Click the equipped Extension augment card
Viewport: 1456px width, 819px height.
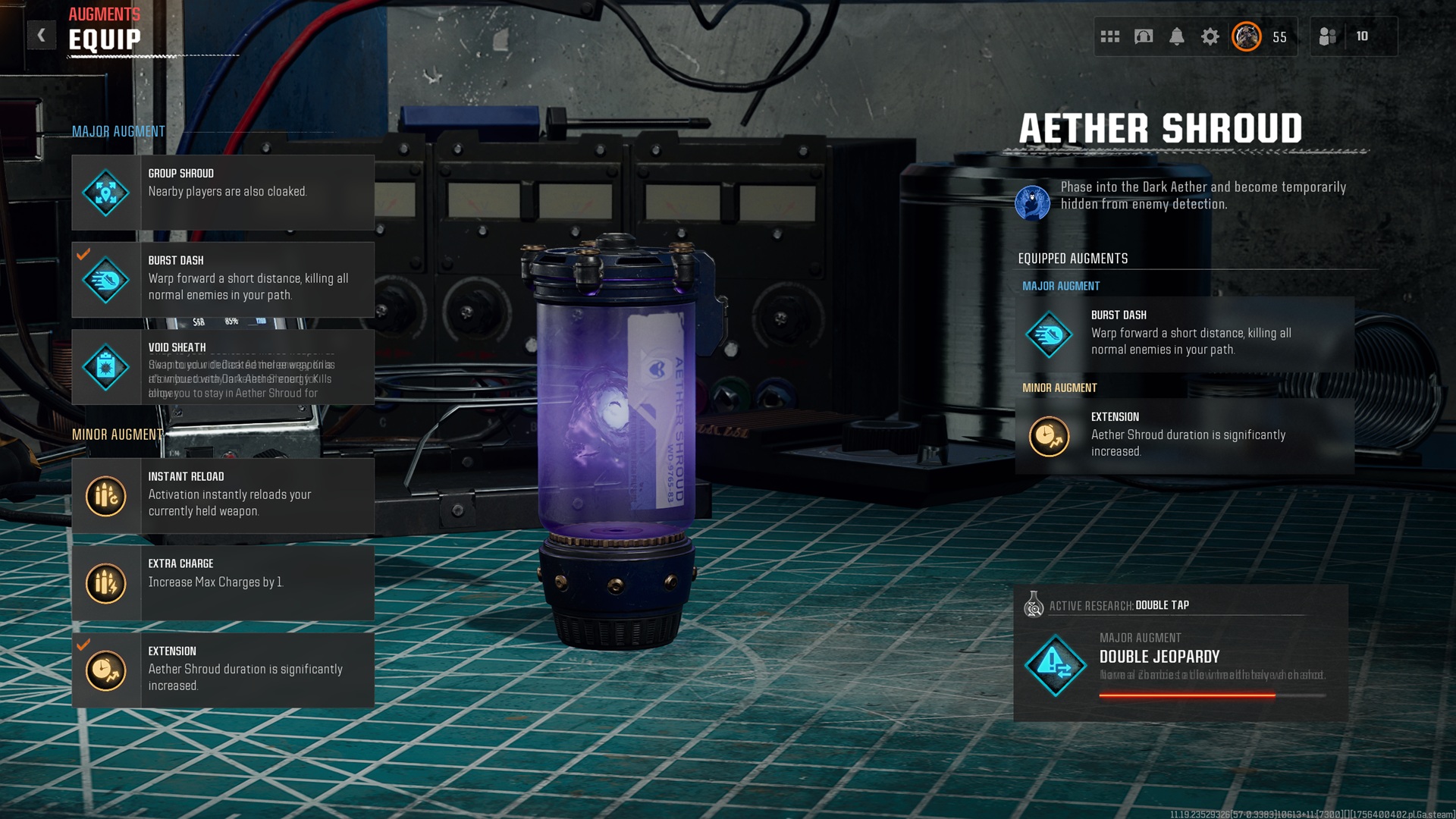tap(1185, 436)
